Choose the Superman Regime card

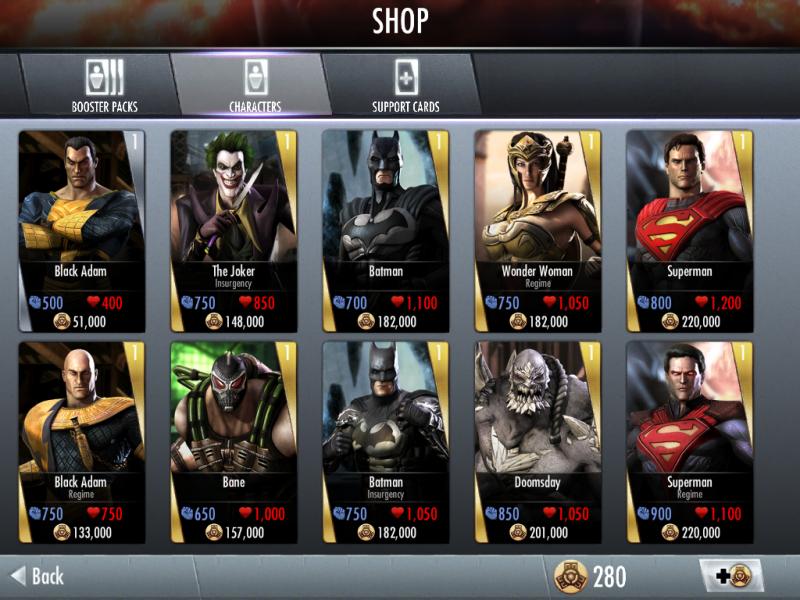[689, 442]
